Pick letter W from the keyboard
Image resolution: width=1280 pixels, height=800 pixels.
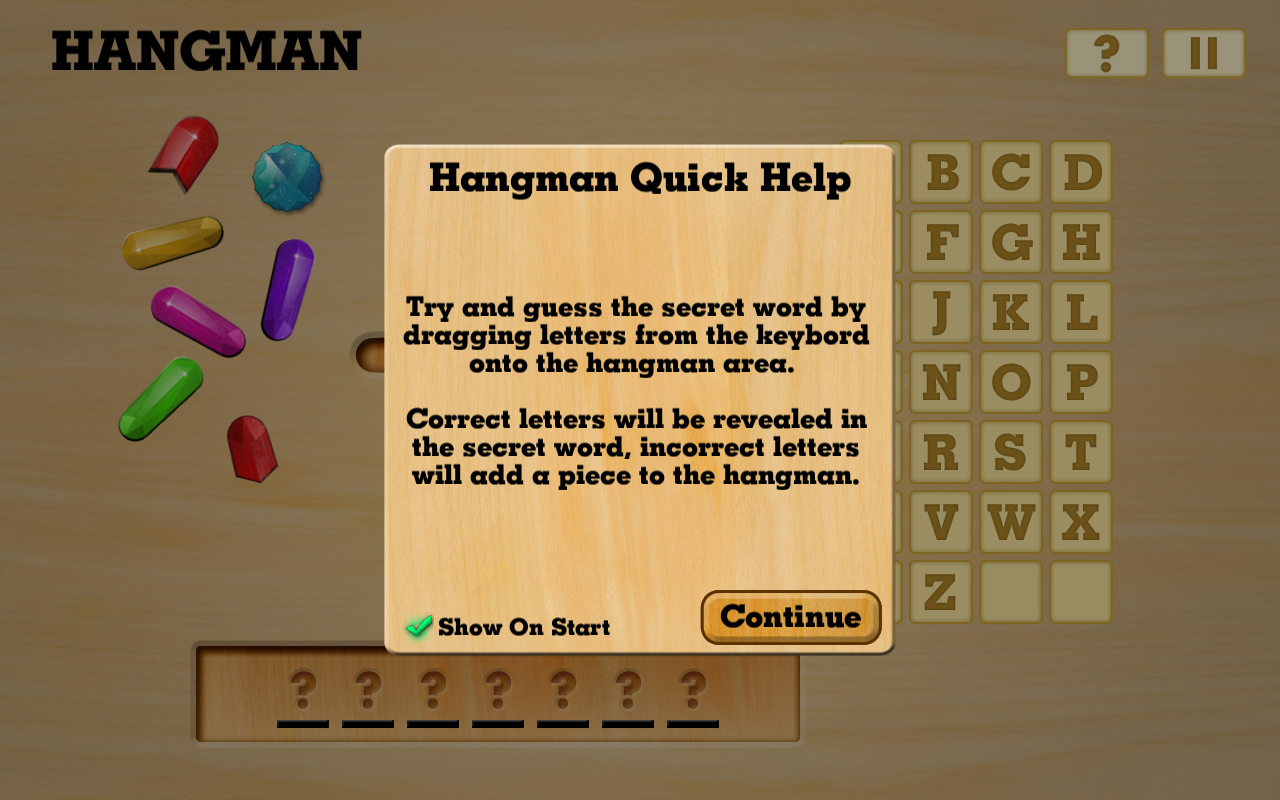1010,522
